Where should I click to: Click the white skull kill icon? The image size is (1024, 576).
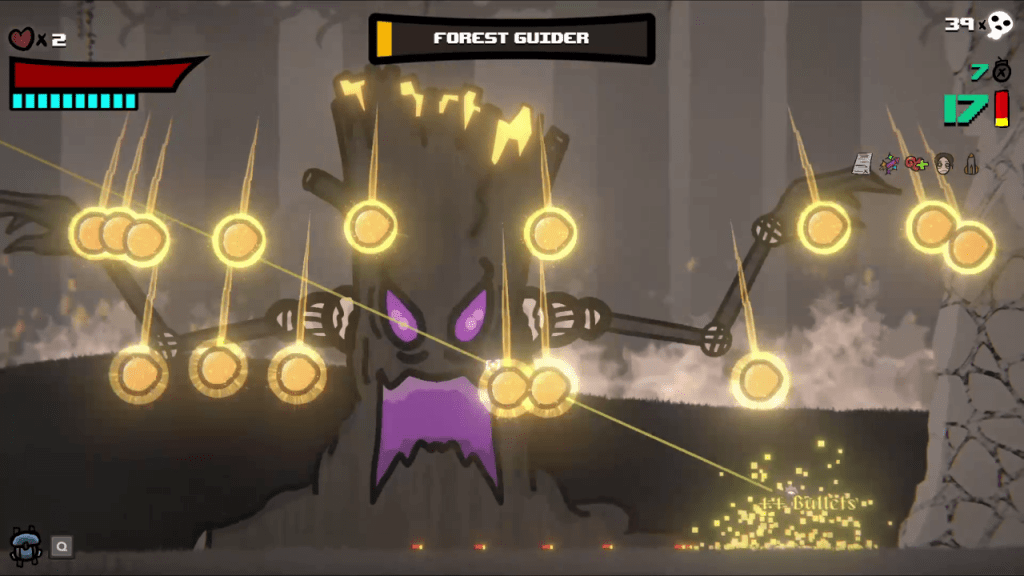[x=1000, y=25]
